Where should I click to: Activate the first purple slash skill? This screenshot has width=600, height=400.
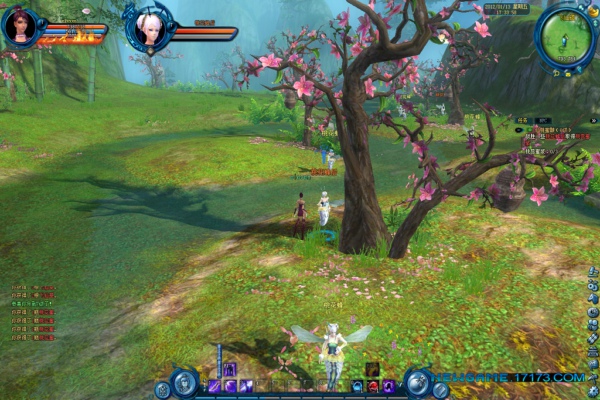[x=214, y=386]
